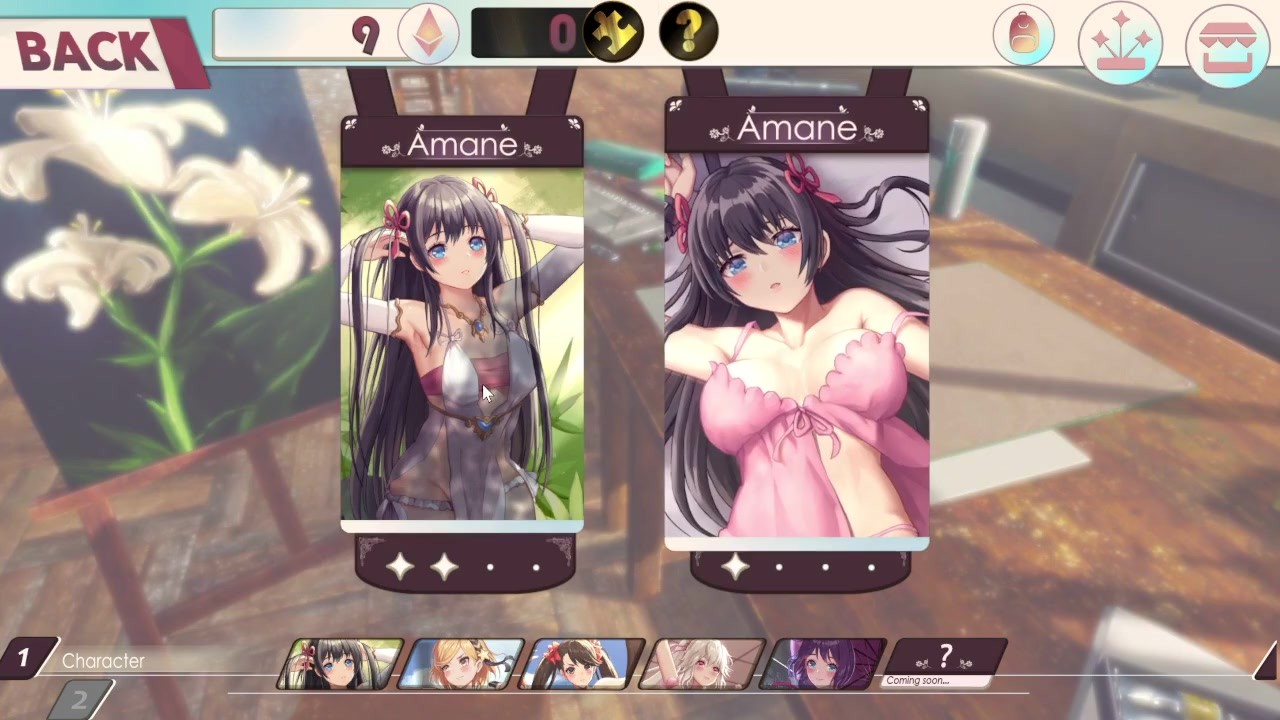The width and height of the screenshot is (1280, 720).
Task: Click the golden puzzle piece icon
Action: click(613, 33)
